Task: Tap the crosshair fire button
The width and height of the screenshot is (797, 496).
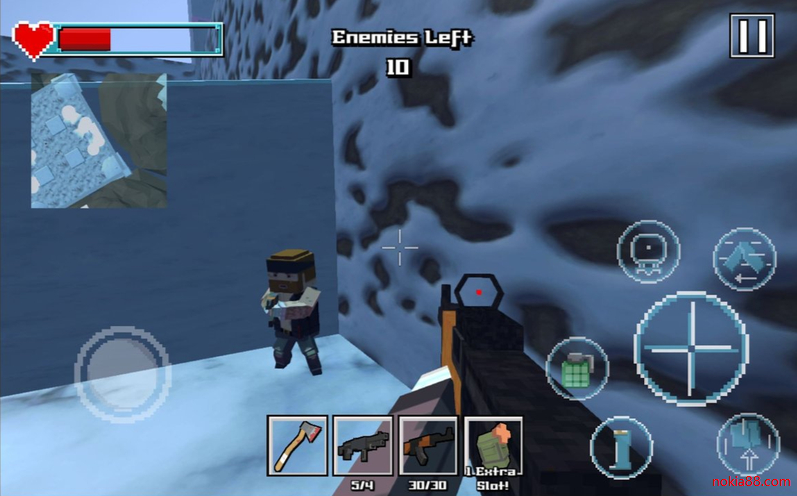Action: 691,347
